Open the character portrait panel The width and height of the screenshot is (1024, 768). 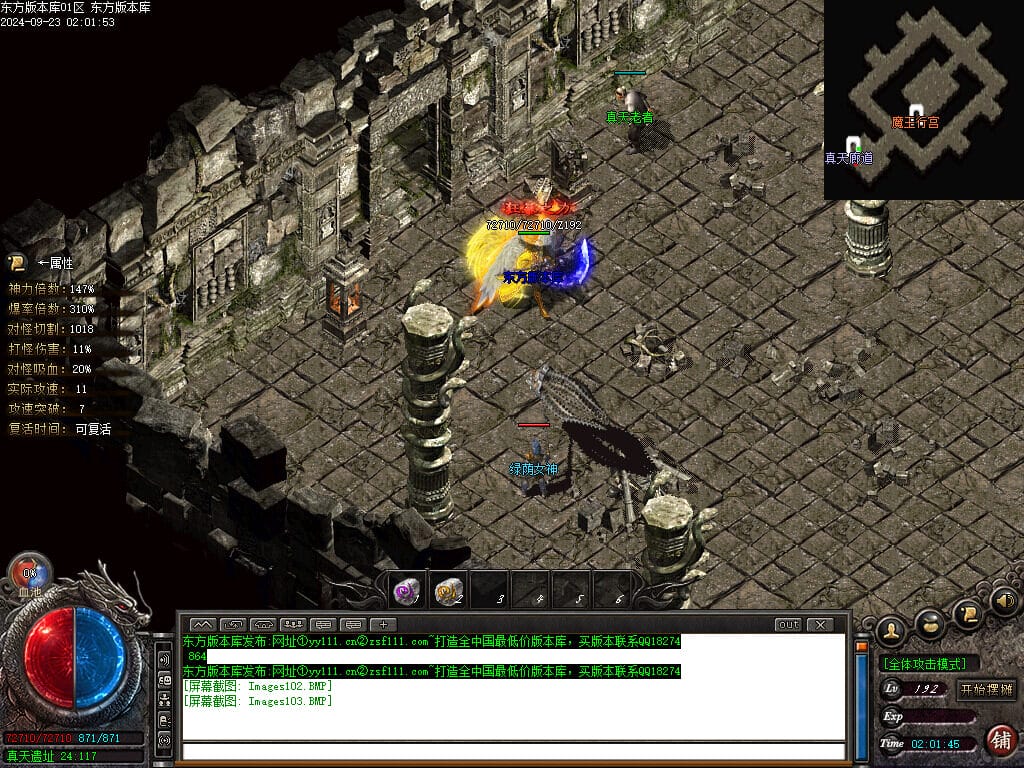[890, 631]
